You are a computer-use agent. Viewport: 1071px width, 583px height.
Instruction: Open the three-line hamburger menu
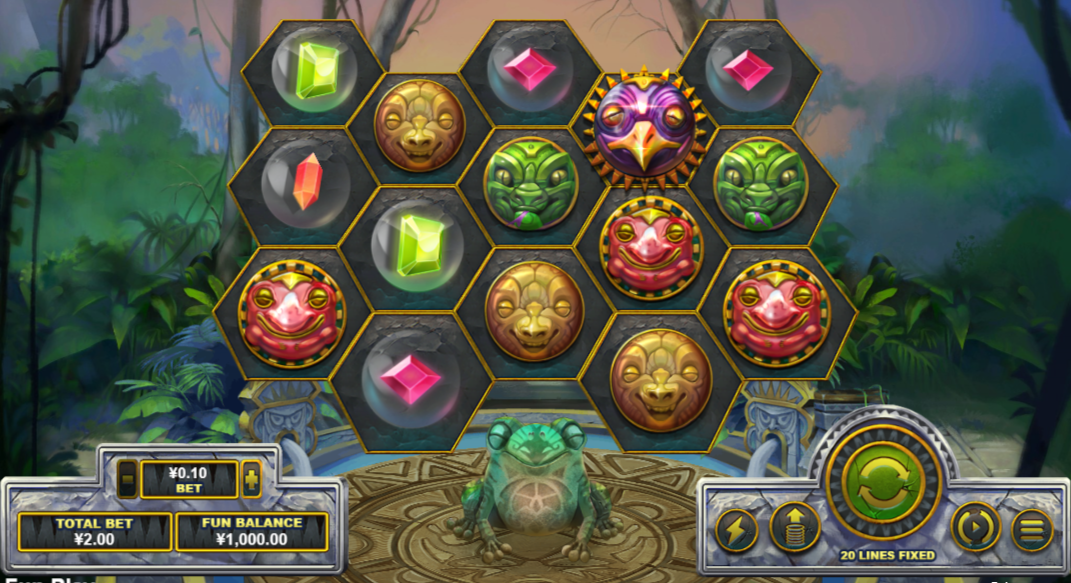1031,529
